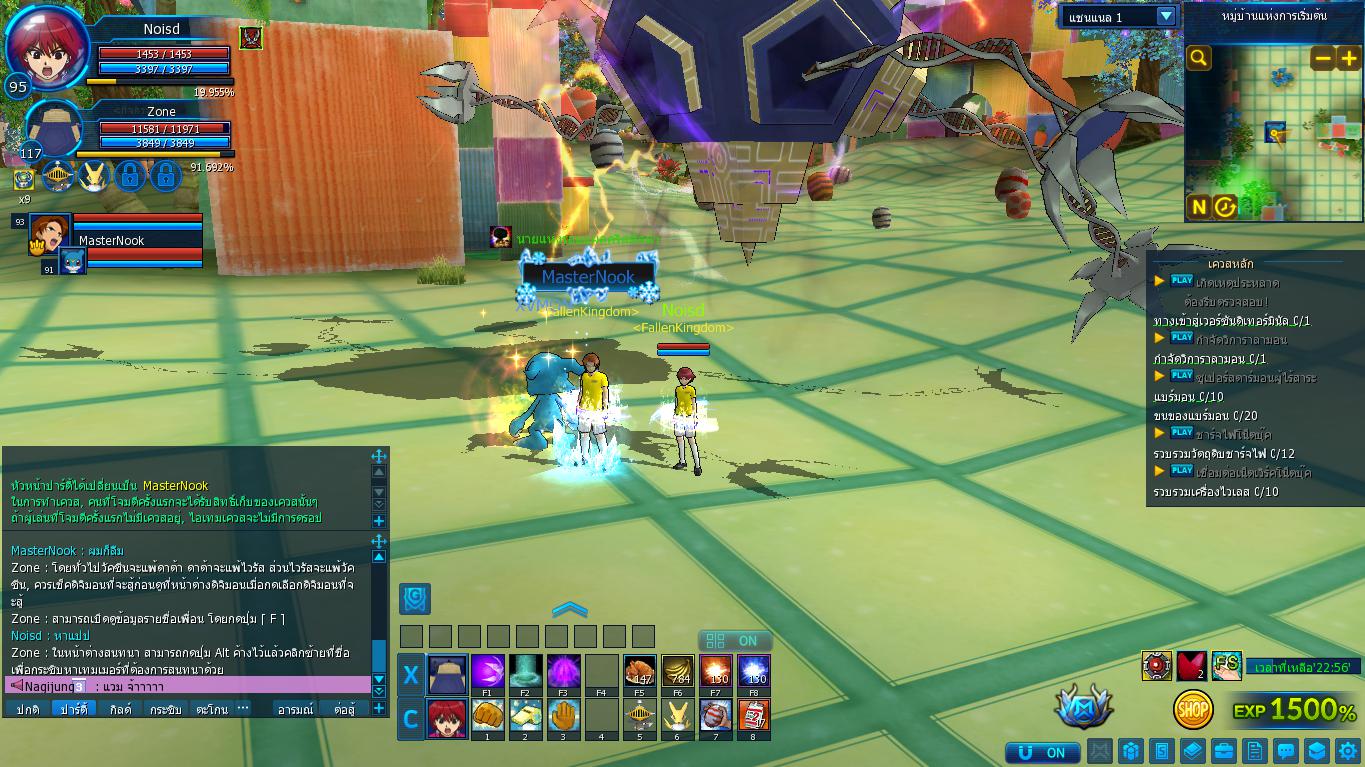The height and width of the screenshot is (767, 1365).
Task: Expand the hotbar with the up chevron
Action: point(569,609)
